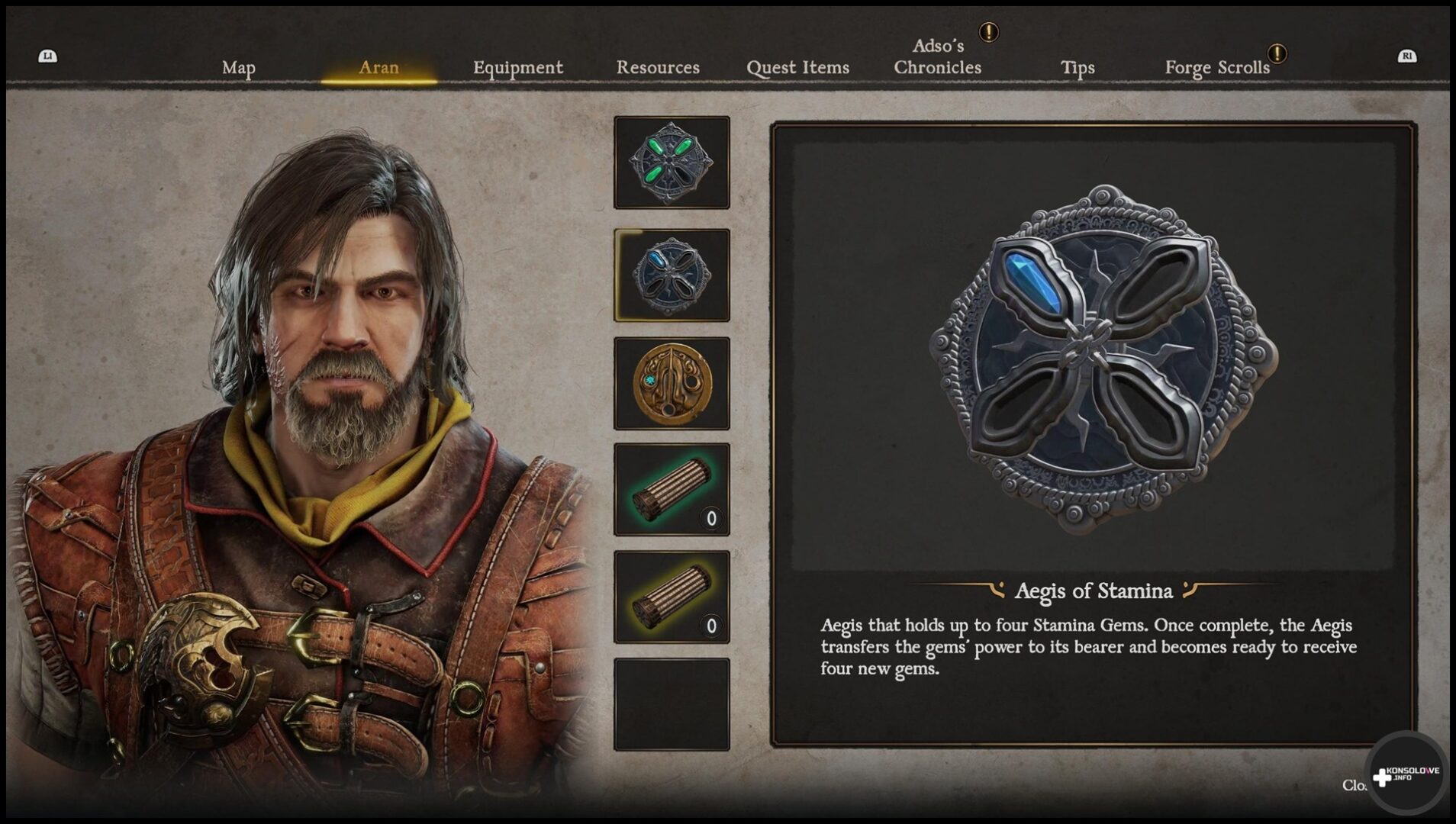Go to the Quest Items tab
The image size is (1456, 824).
tap(797, 68)
